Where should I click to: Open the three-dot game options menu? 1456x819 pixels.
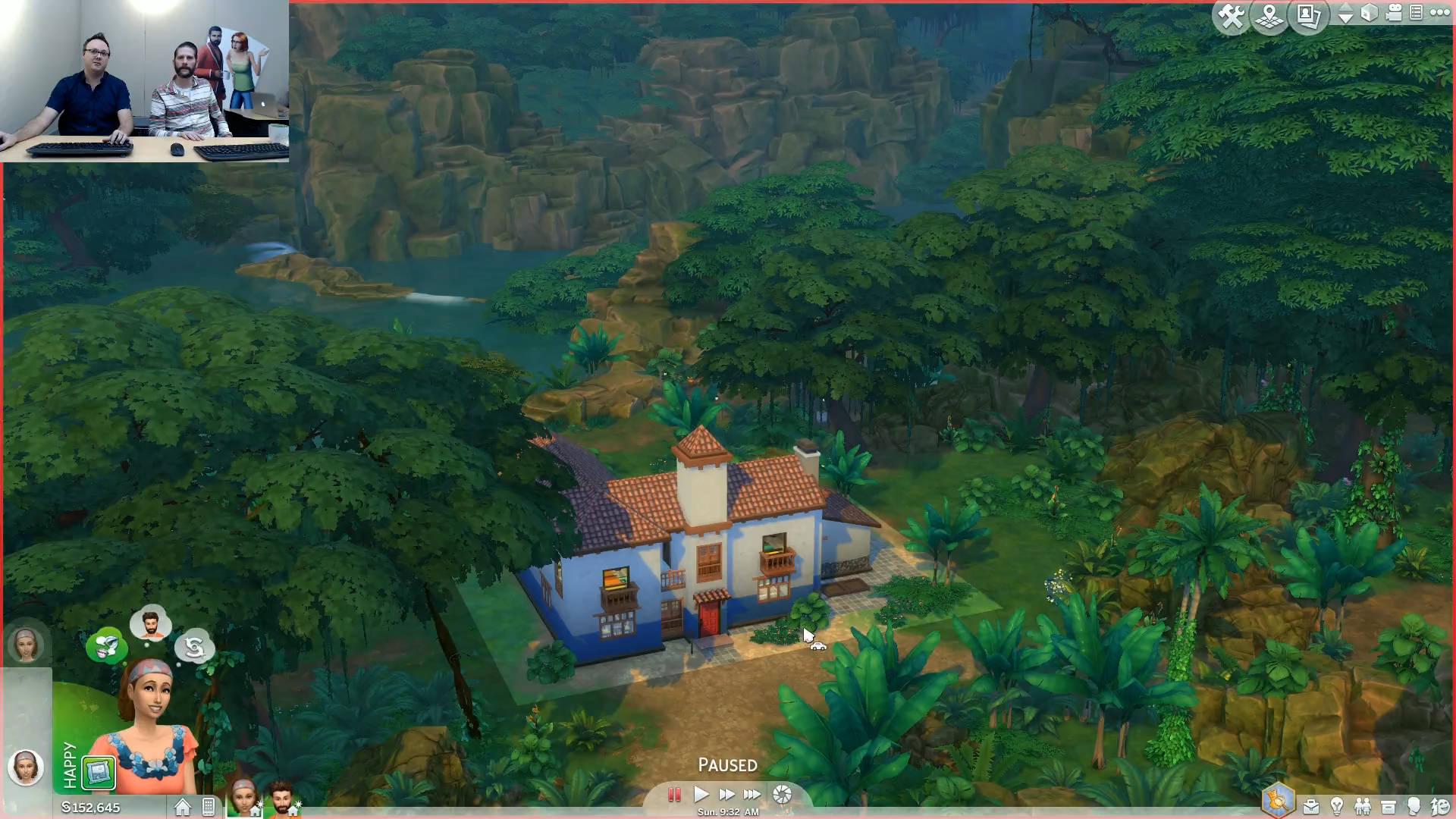pos(1439,12)
